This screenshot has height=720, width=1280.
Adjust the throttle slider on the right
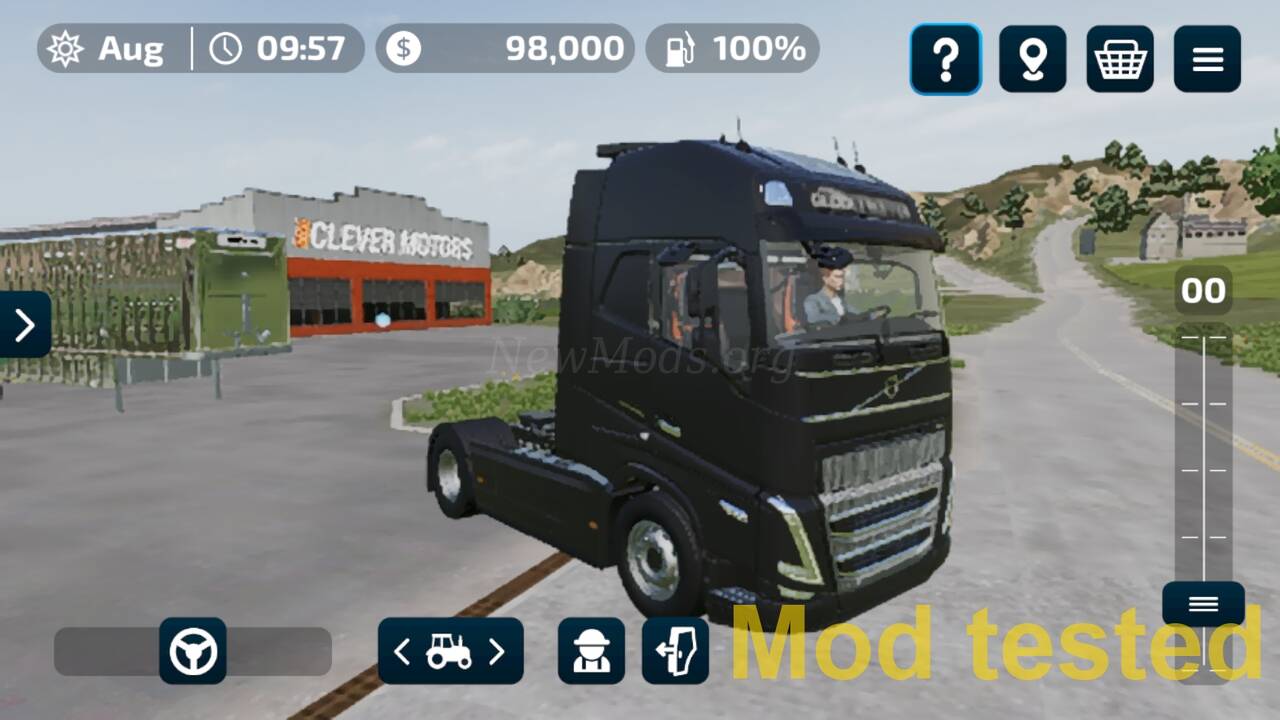[x=1203, y=450]
